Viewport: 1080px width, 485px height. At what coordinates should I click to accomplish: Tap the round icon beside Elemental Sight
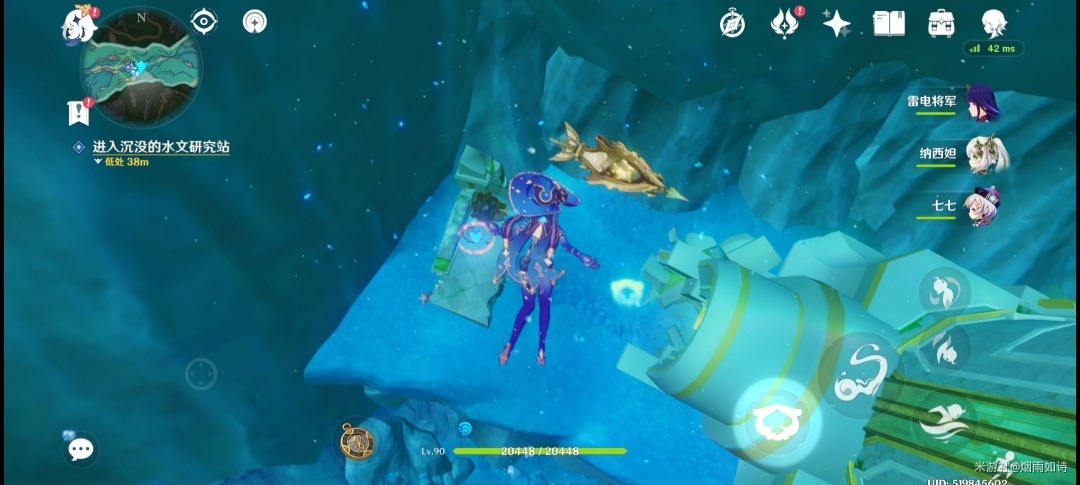[256, 22]
